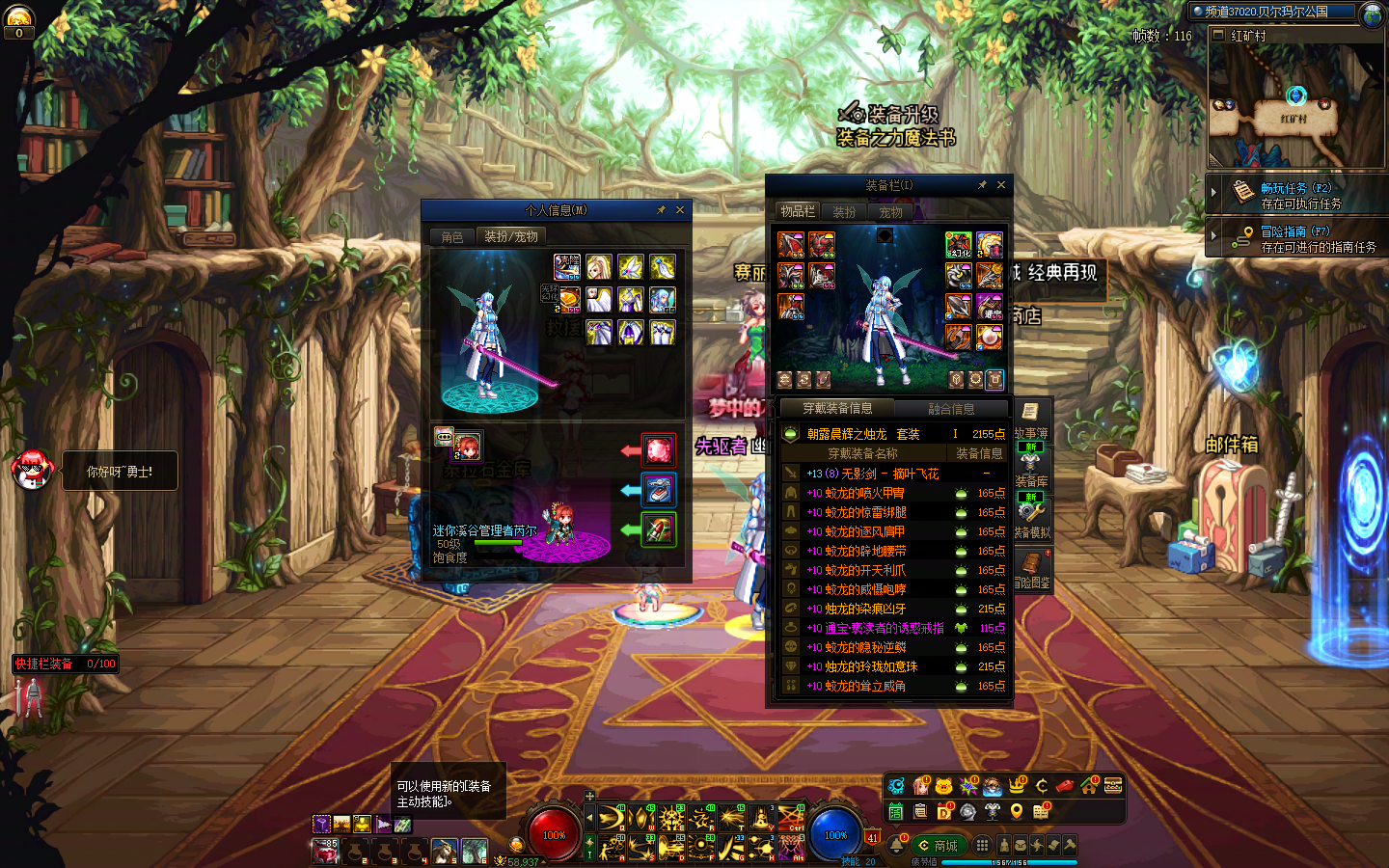The height and width of the screenshot is (868, 1389).
Task: Click the red gem pet equipment slot
Action: point(659,450)
